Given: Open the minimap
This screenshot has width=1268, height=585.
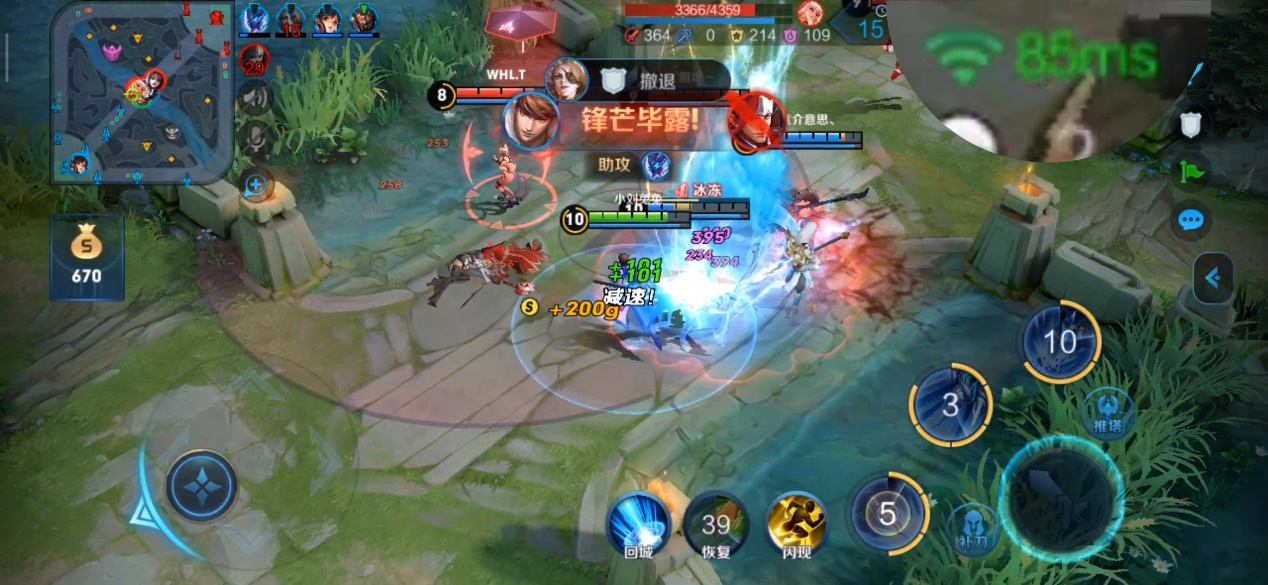Looking at the screenshot, I should (142, 93).
